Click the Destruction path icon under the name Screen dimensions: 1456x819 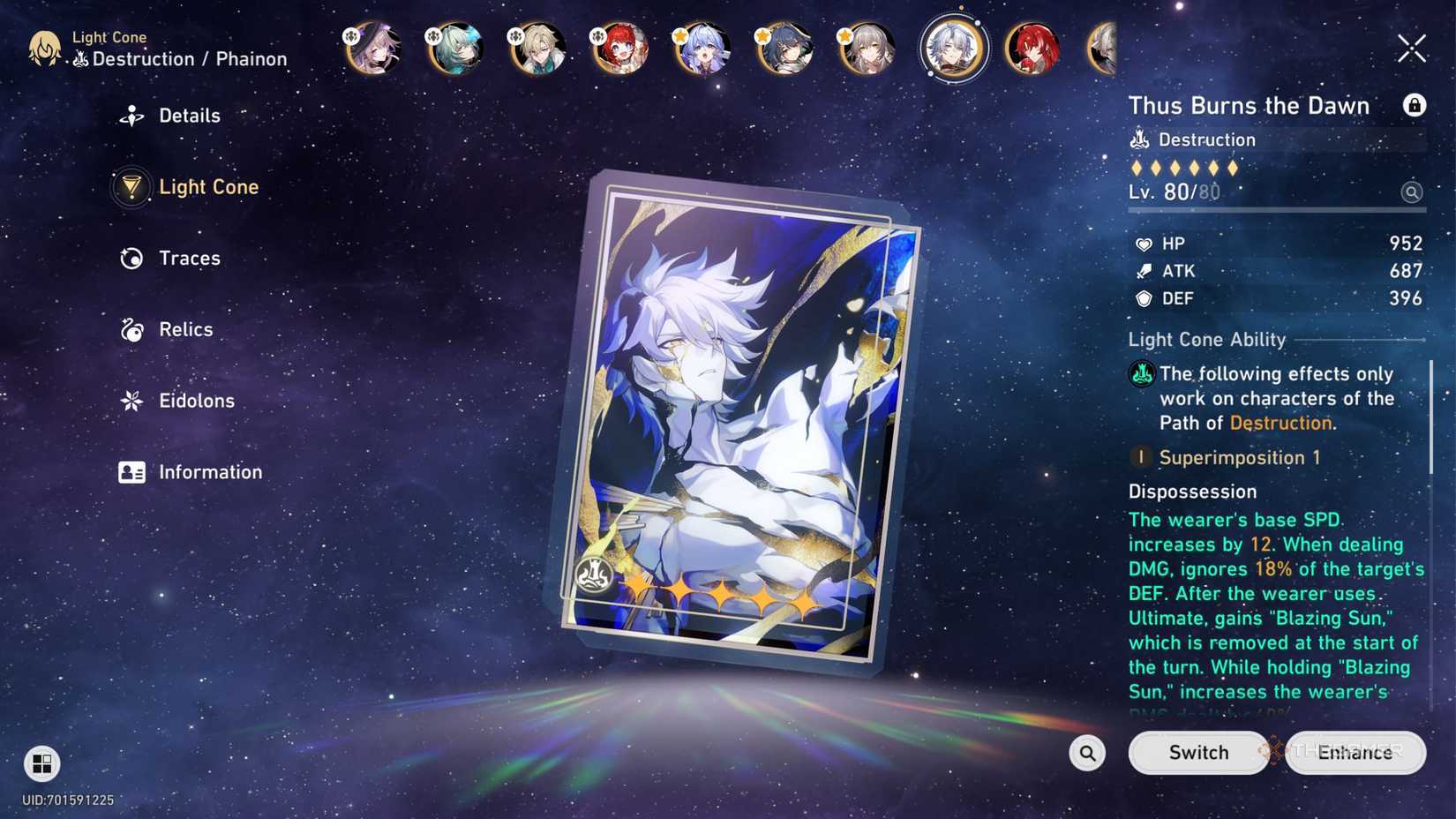tap(1141, 139)
